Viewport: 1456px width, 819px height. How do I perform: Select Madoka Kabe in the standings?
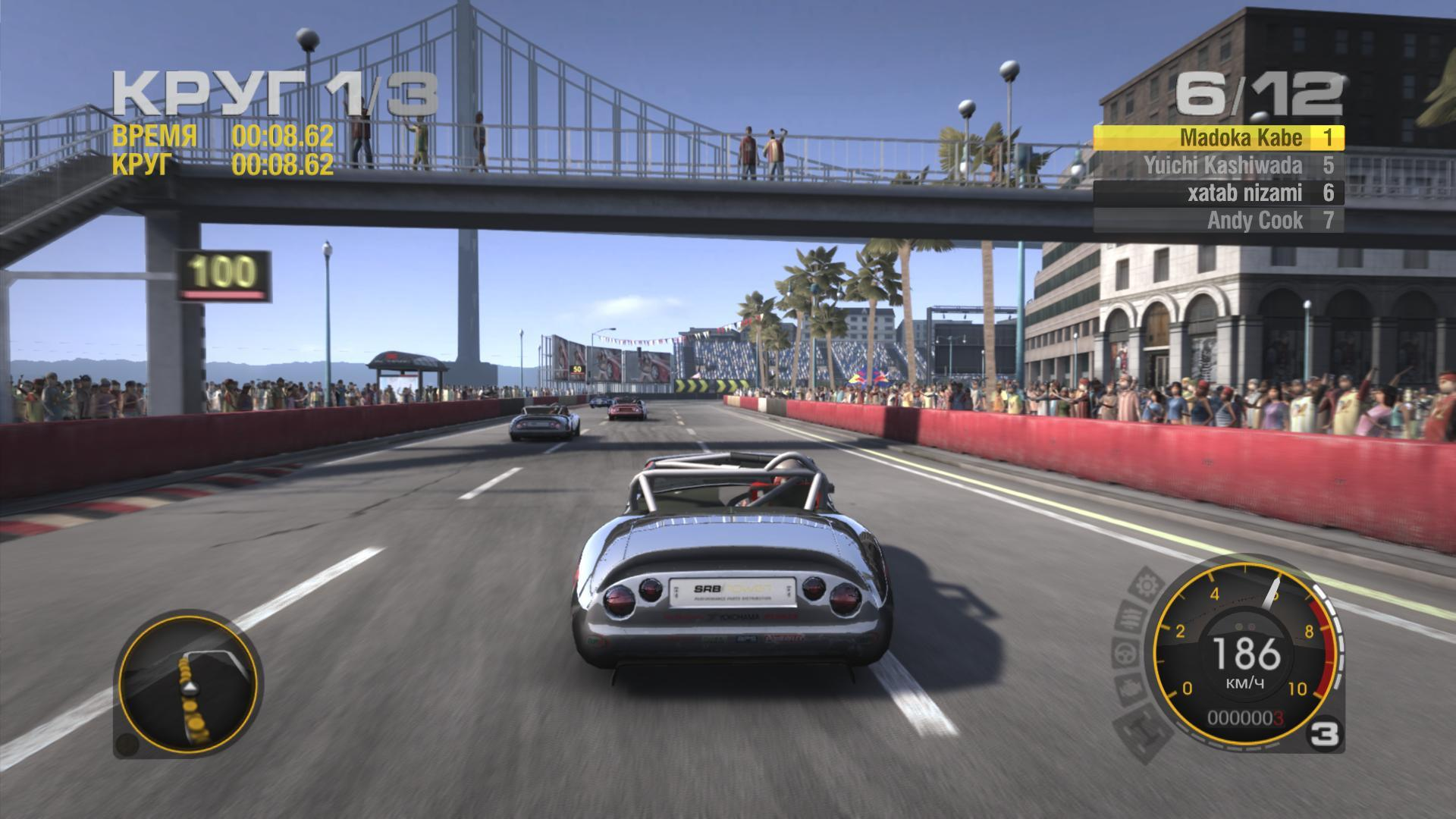coord(1218,138)
